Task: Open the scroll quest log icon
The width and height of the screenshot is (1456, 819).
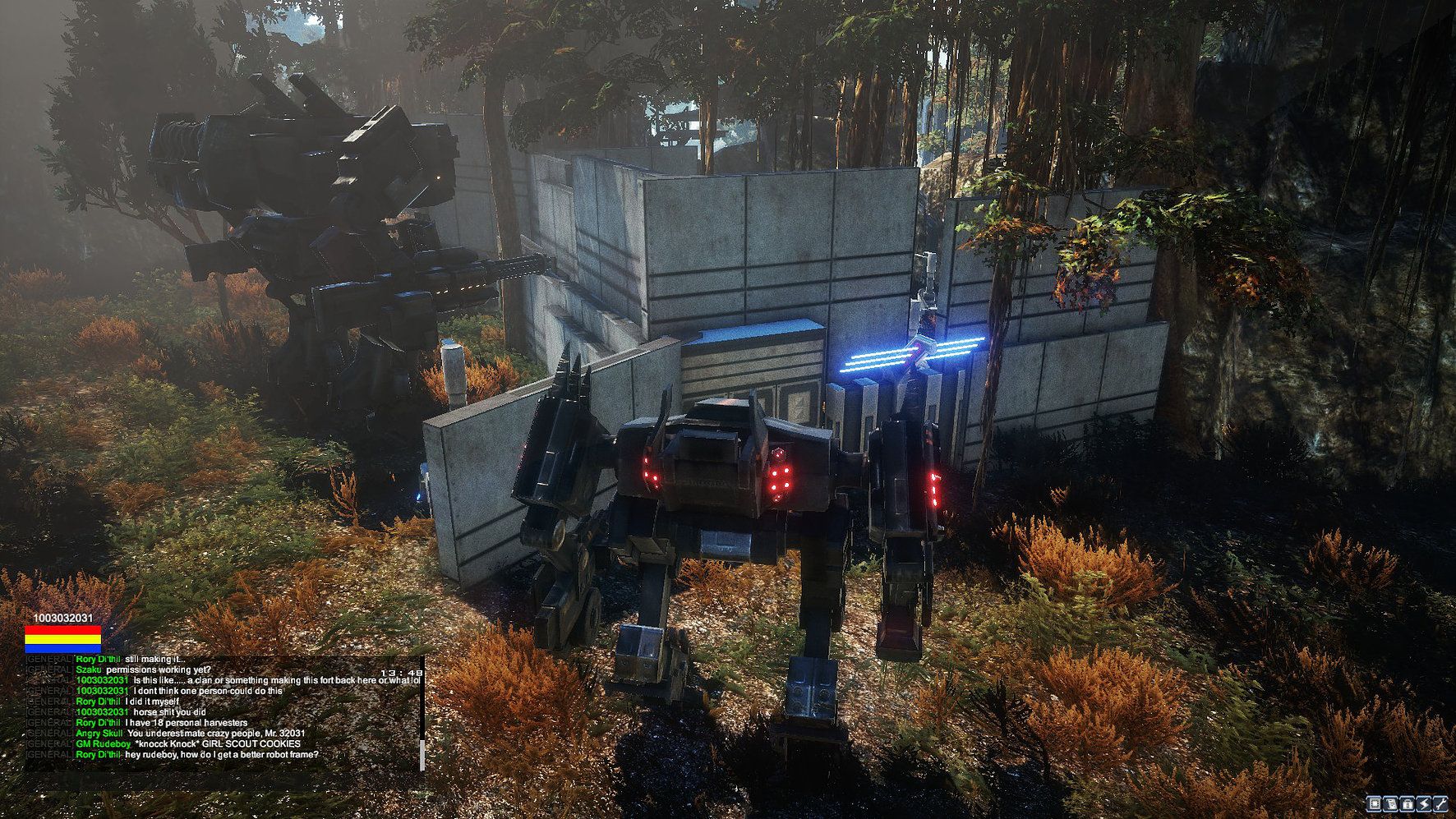Action: (x=1389, y=803)
